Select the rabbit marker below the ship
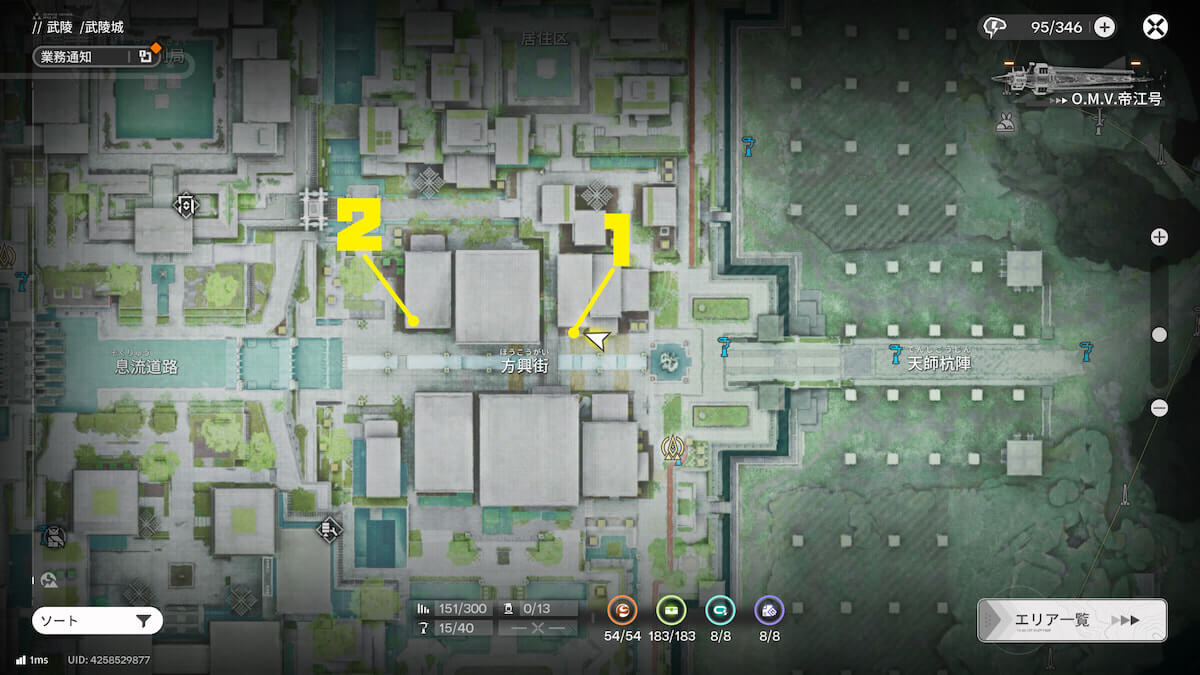This screenshot has width=1200, height=675. coord(1006,122)
